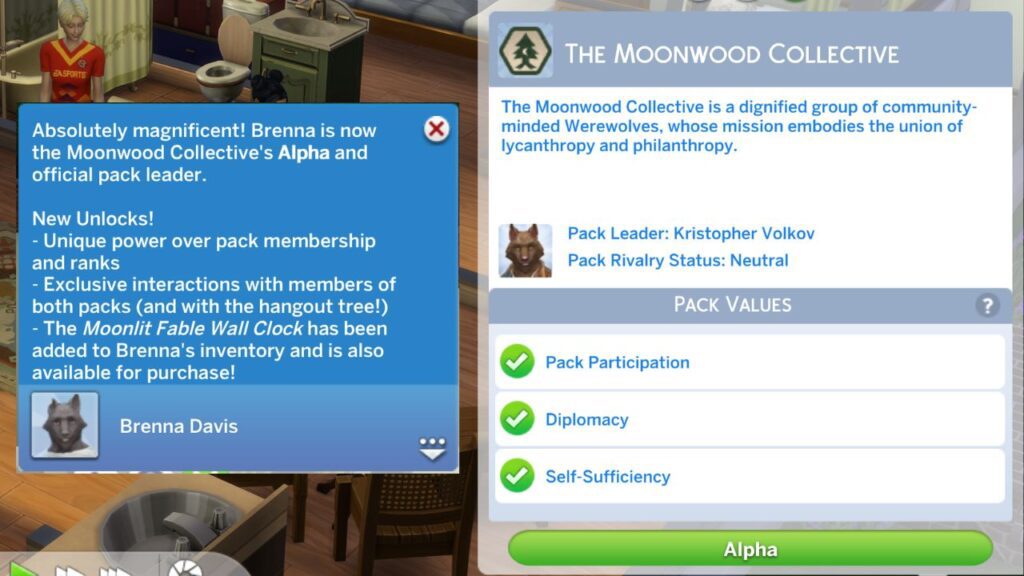The image size is (1024, 576).
Task: Set game speed with green play arrow
Action: 23,571
